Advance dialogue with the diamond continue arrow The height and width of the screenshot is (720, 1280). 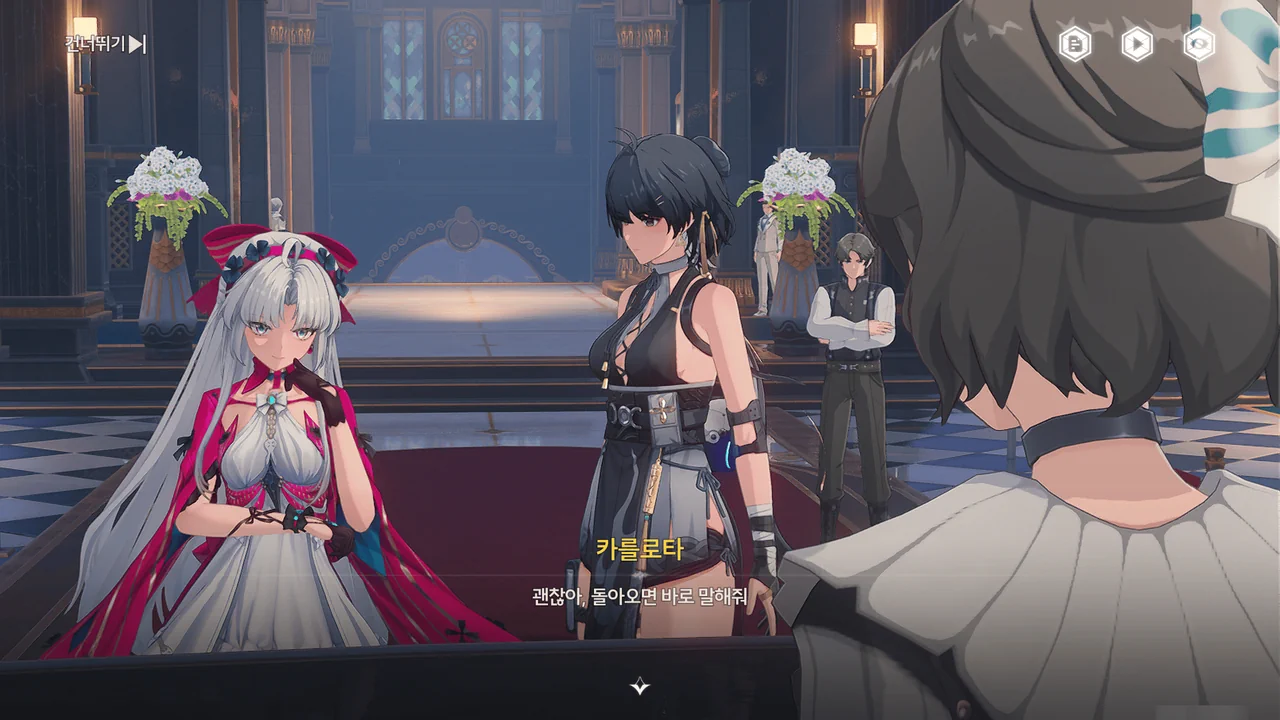point(640,686)
